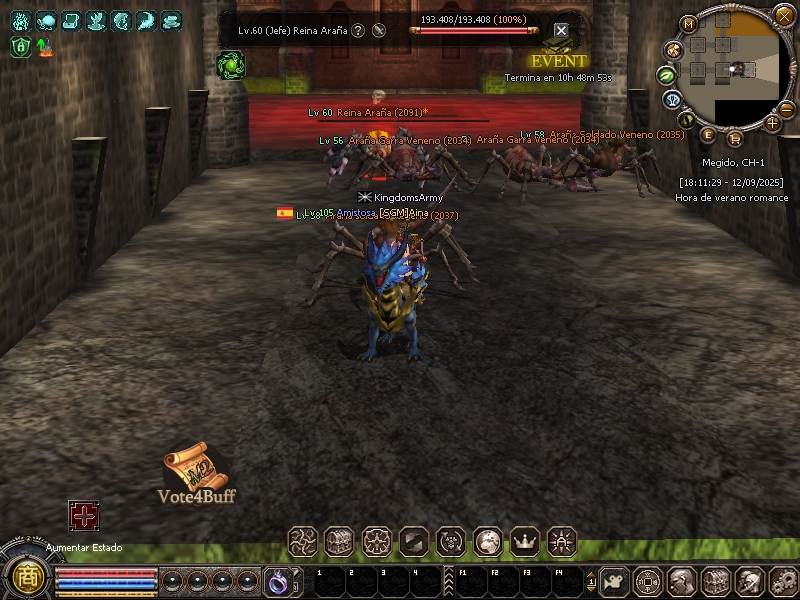
Task: Zoom in the minimap with plus button
Action: coord(772,123)
